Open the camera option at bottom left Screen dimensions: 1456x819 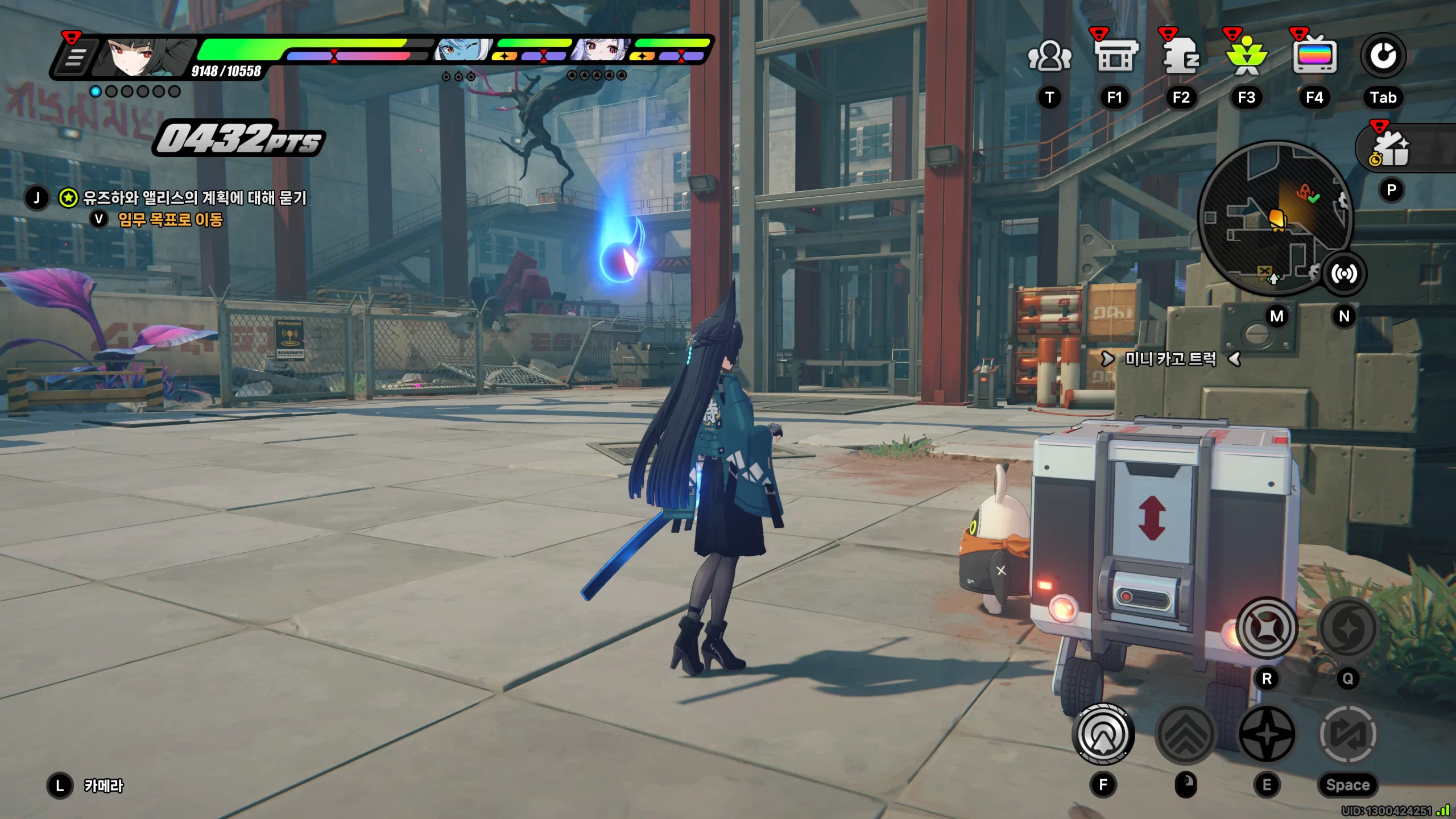(x=103, y=785)
